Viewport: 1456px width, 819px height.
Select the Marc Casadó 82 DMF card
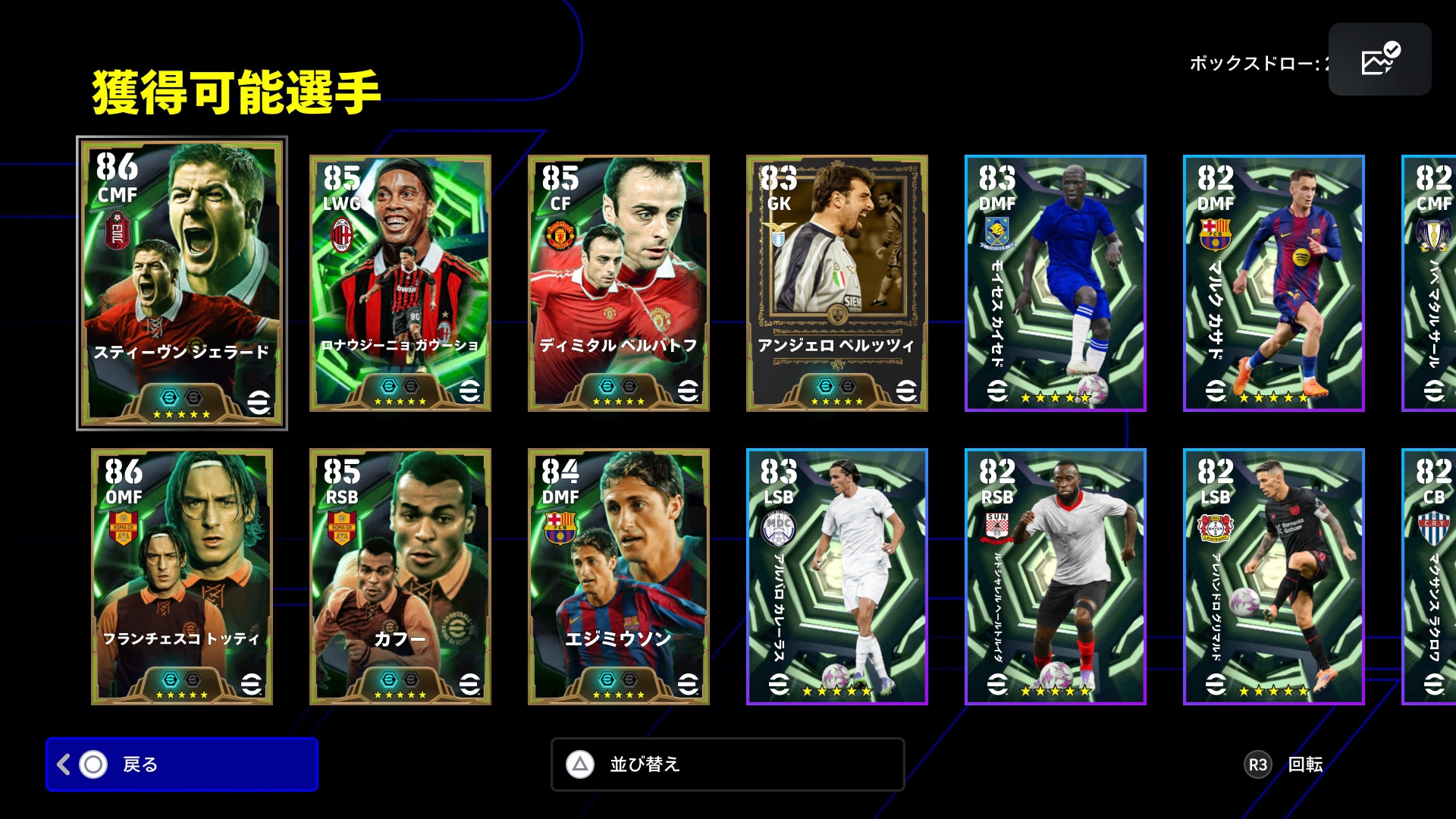[x=1273, y=283]
